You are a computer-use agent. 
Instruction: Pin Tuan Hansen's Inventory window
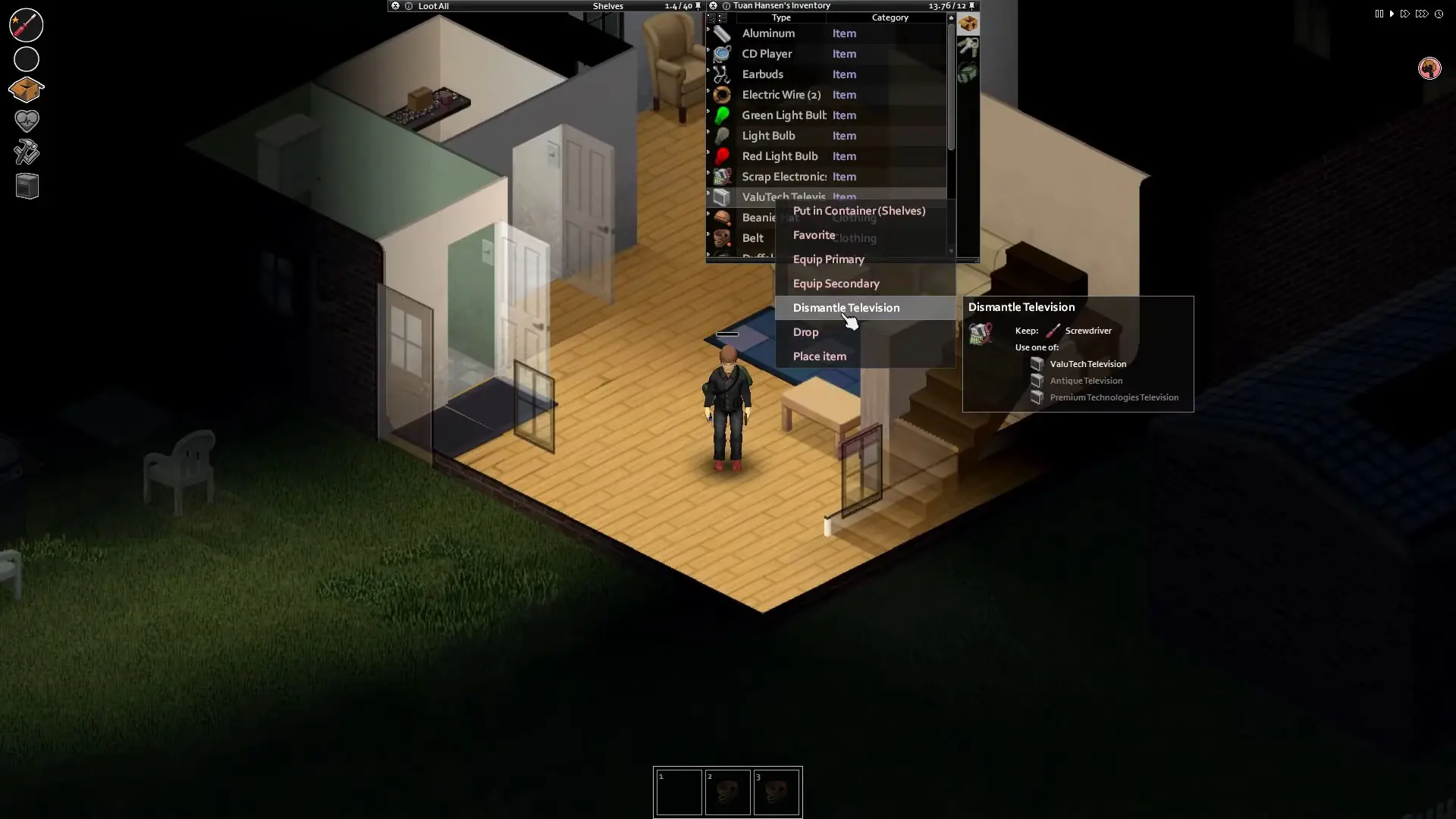click(x=971, y=6)
